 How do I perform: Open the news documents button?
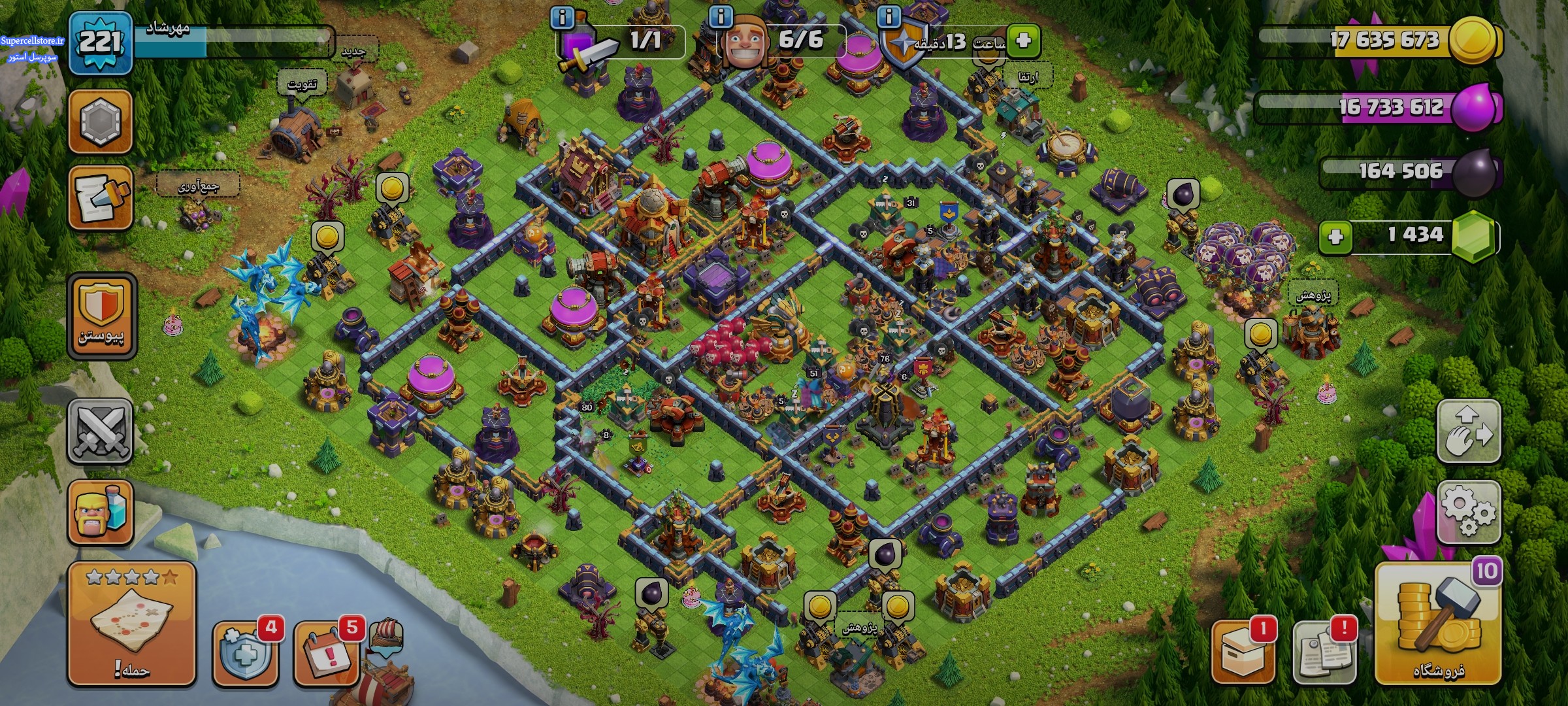[1324, 652]
